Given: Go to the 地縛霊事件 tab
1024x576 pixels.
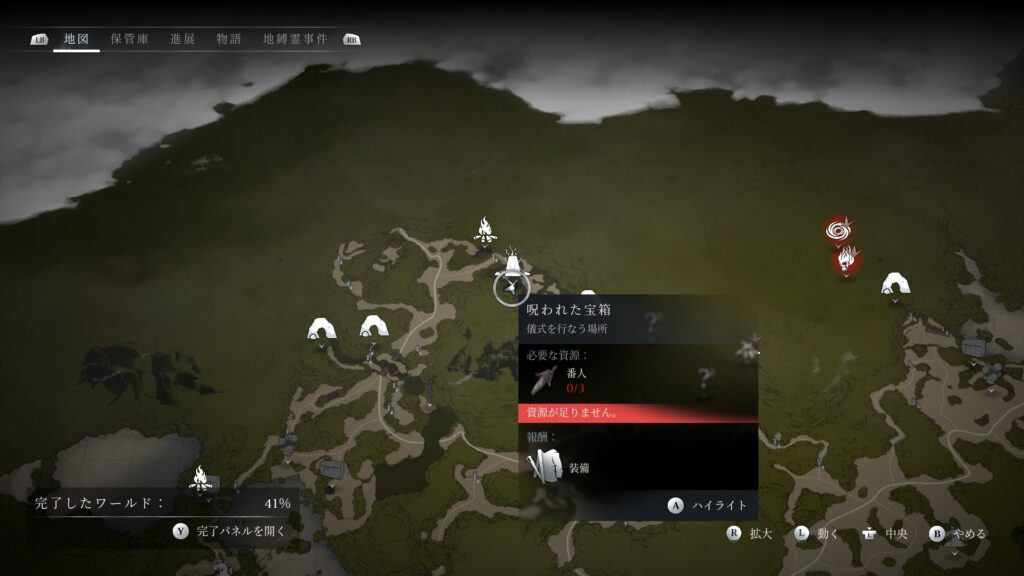Looking at the screenshot, I should click(x=295, y=39).
